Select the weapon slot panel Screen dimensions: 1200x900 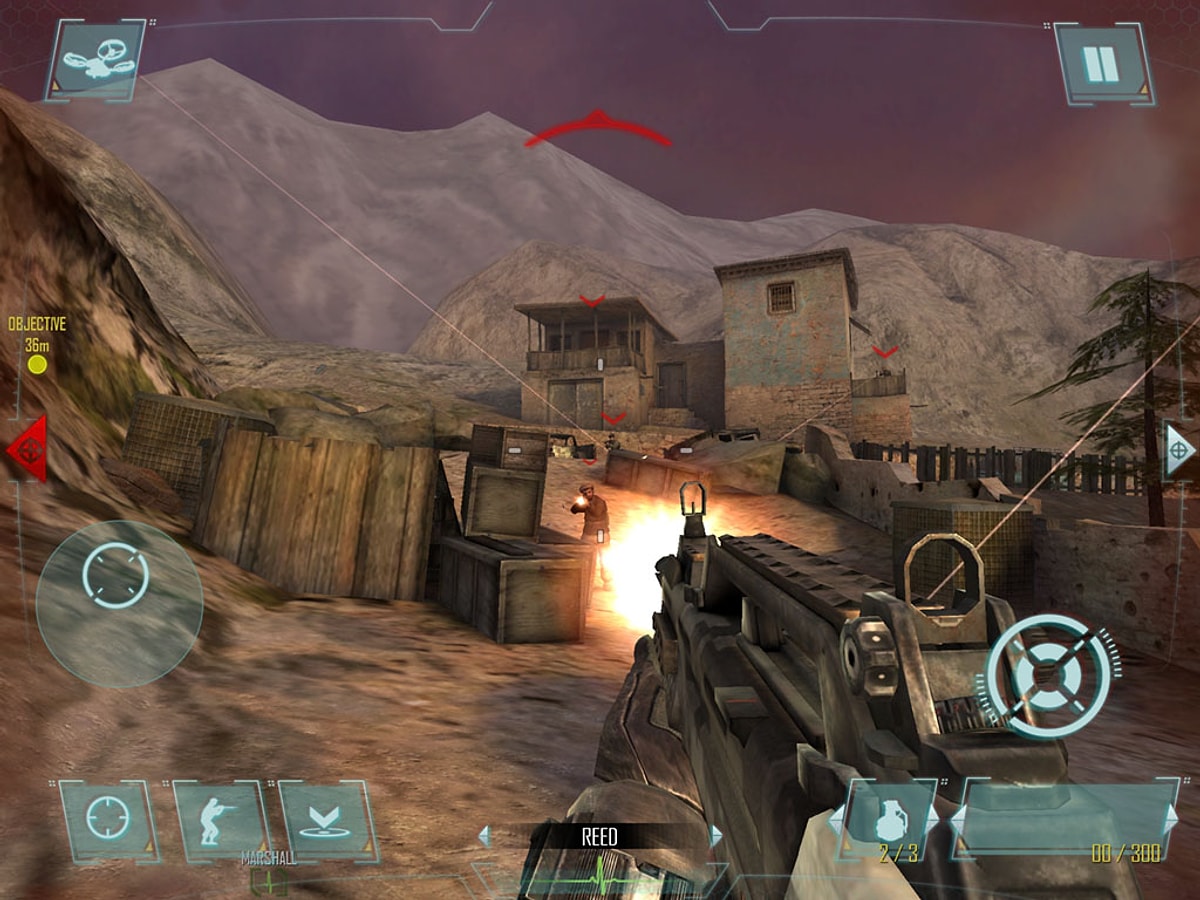point(1062,818)
